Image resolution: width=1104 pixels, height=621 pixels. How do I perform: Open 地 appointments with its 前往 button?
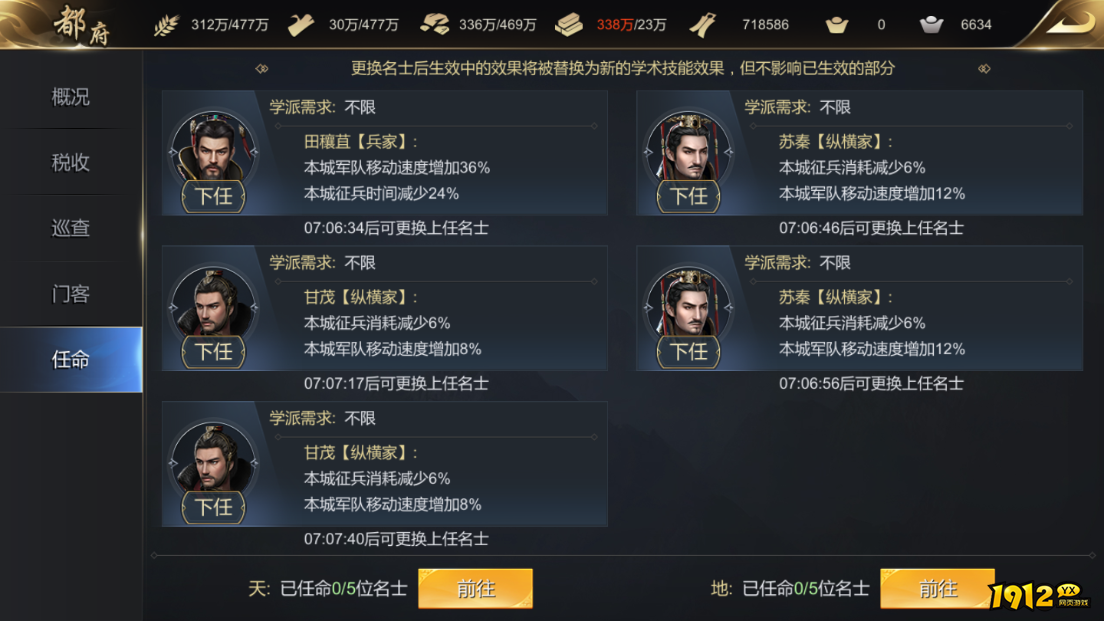(937, 589)
